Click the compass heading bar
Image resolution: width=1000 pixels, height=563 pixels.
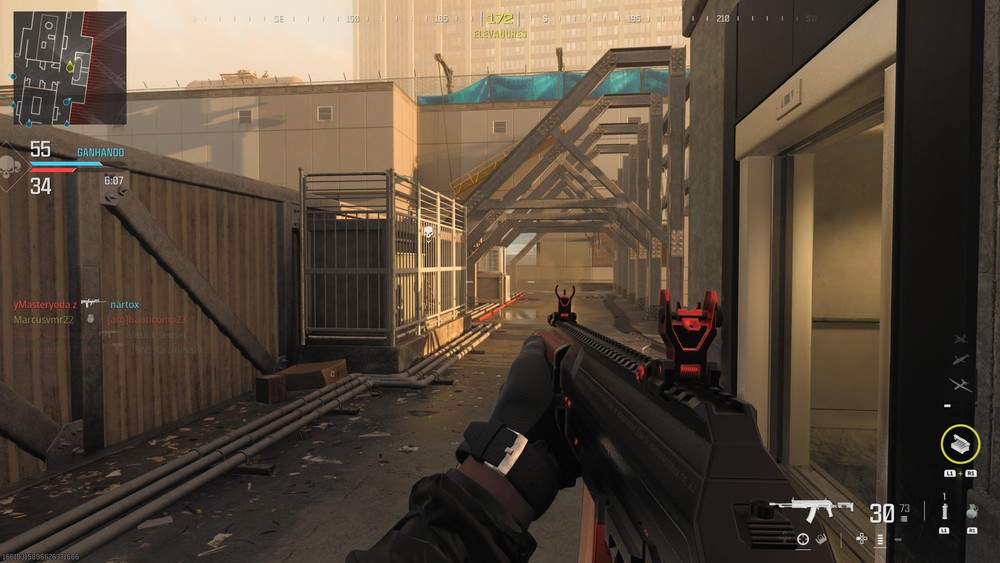(x=500, y=18)
